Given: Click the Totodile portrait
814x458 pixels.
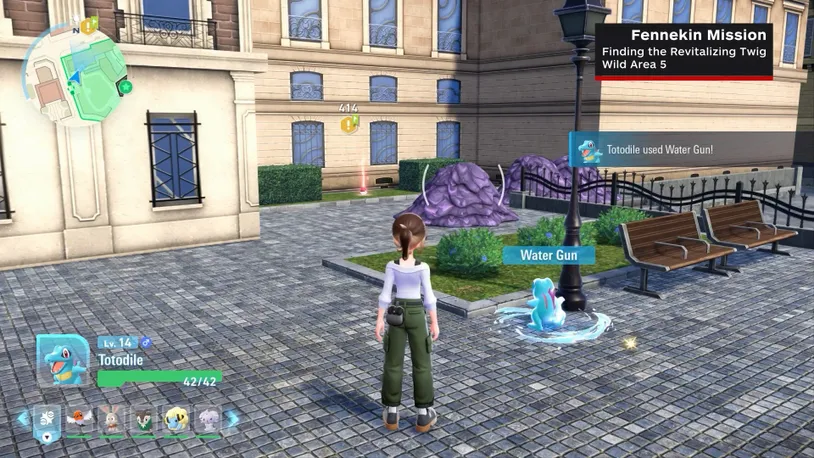Looking at the screenshot, I should (63, 360).
